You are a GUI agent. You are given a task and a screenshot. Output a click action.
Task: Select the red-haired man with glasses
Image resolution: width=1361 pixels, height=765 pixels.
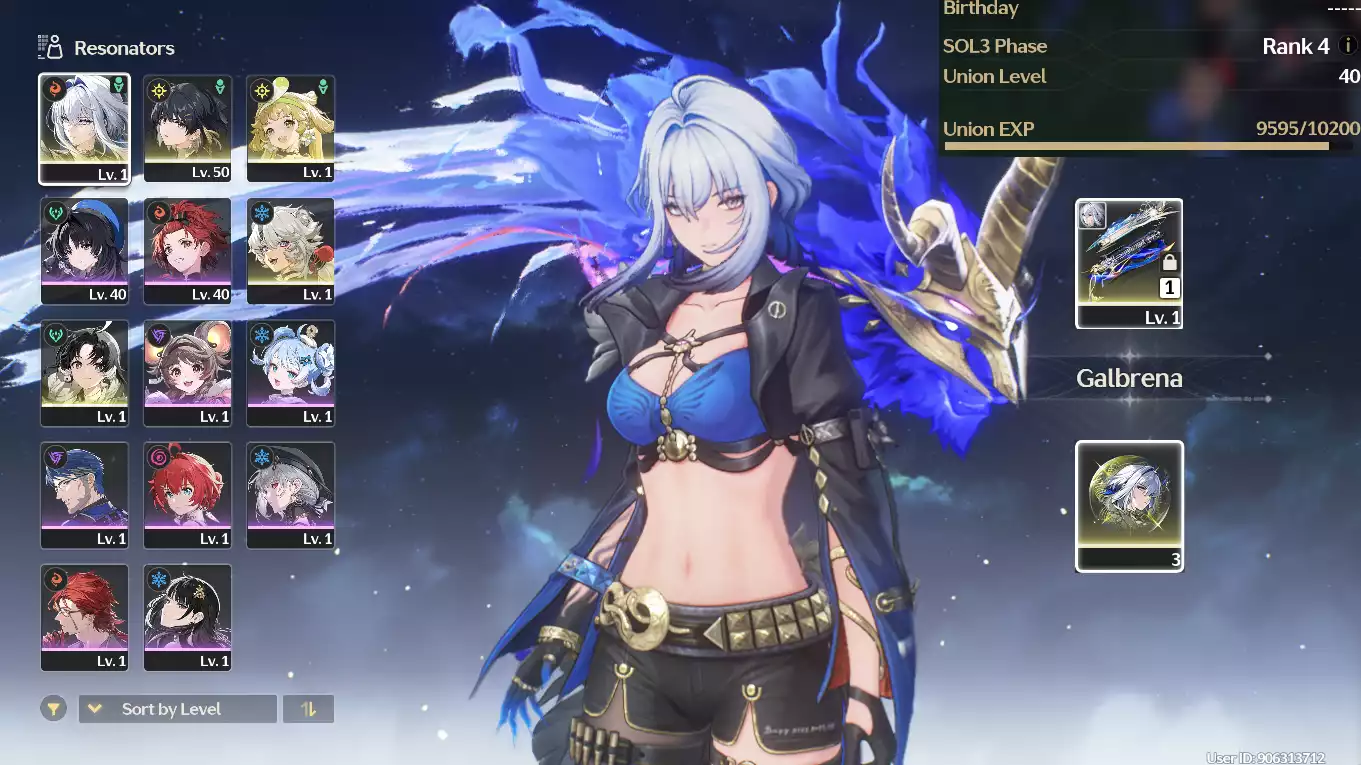tap(84, 616)
